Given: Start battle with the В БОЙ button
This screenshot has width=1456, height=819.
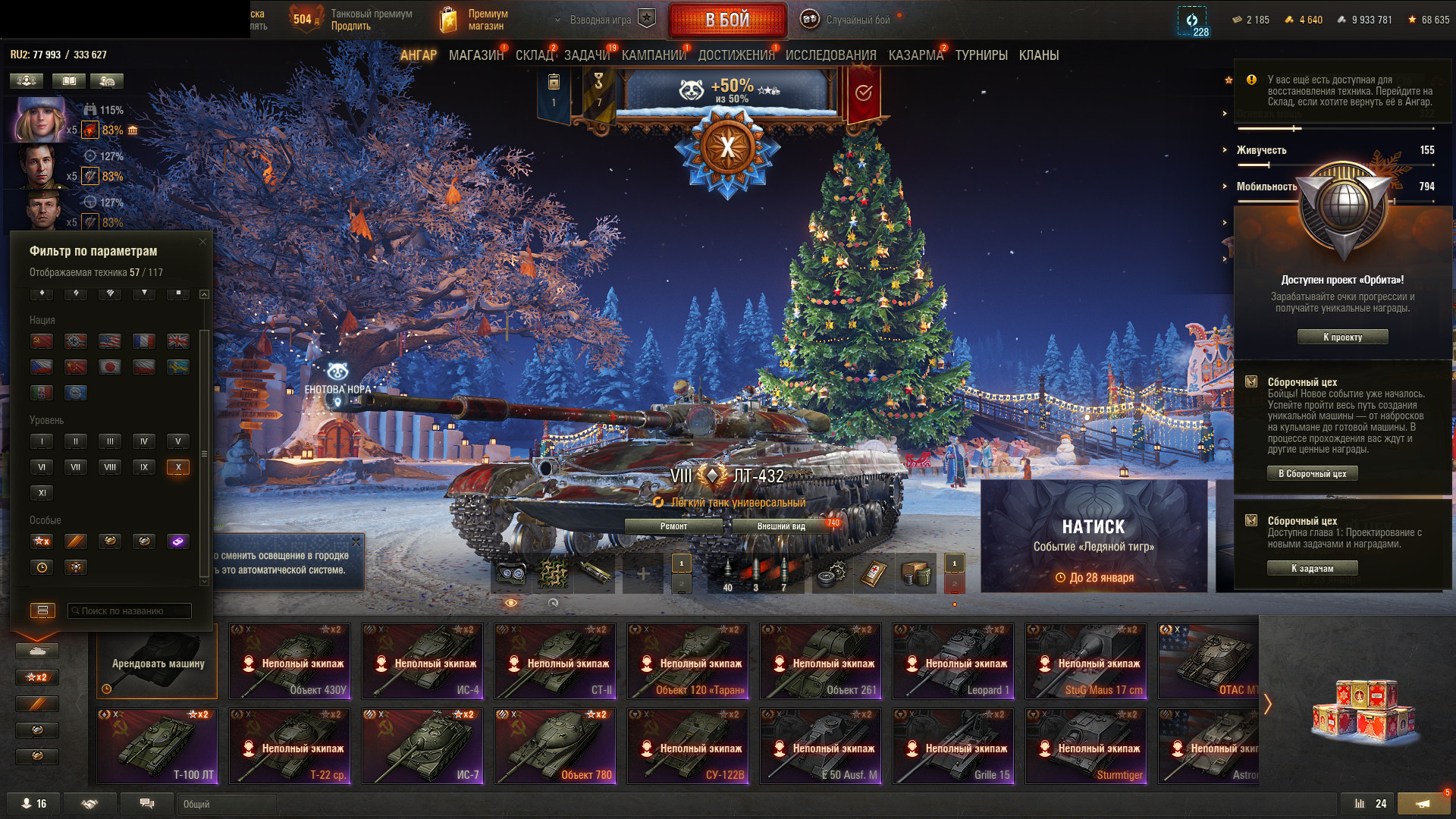Looking at the screenshot, I should [x=727, y=20].
